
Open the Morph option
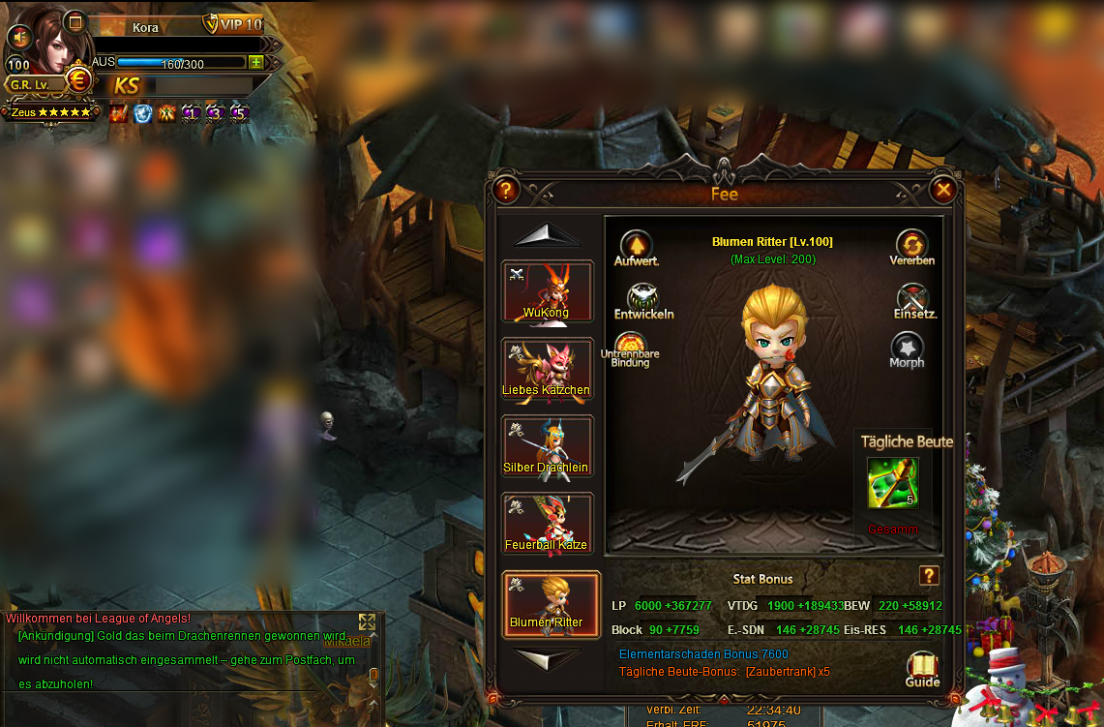click(x=907, y=348)
